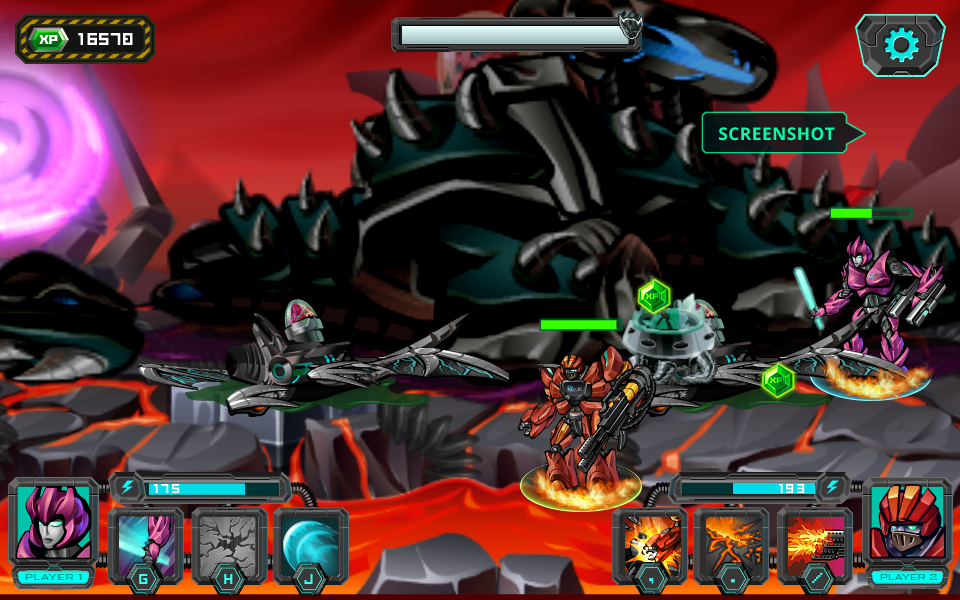This screenshot has height=600, width=960.
Task: Select the Player 2 red robot portrait
Action: pyautogui.click(x=907, y=523)
